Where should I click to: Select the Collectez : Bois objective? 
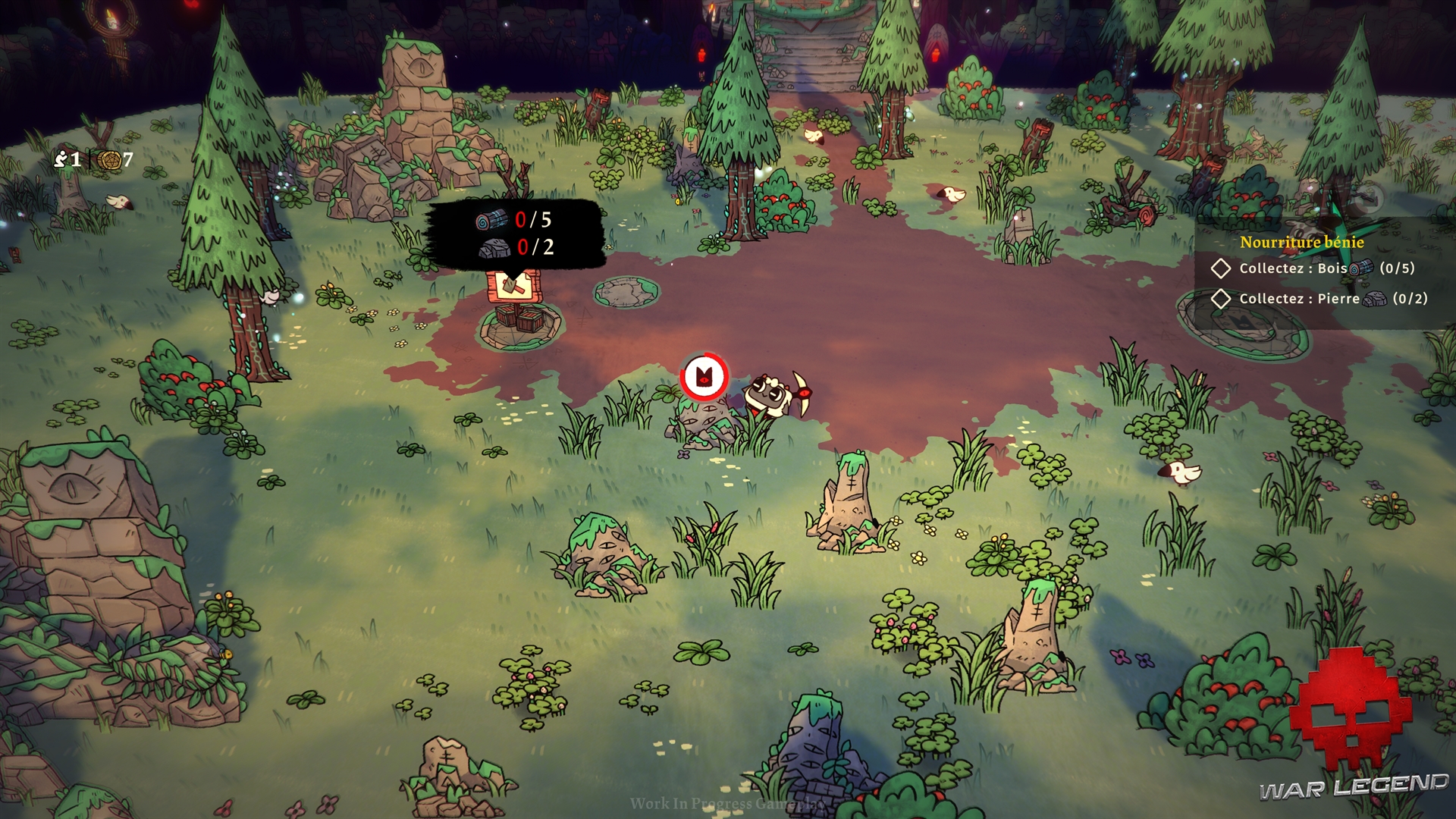[1293, 268]
